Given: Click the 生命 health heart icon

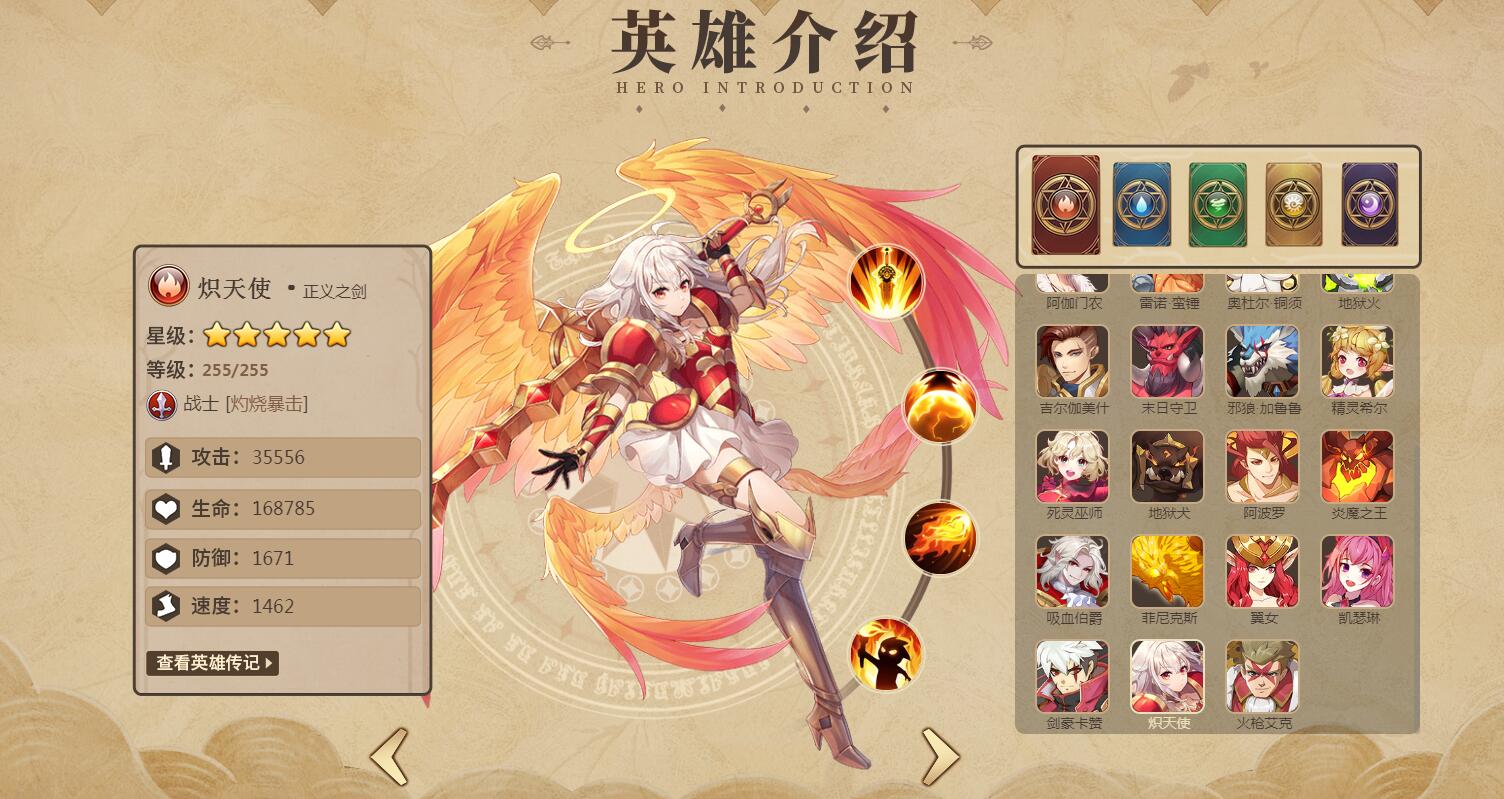Looking at the screenshot, I should coord(166,509).
